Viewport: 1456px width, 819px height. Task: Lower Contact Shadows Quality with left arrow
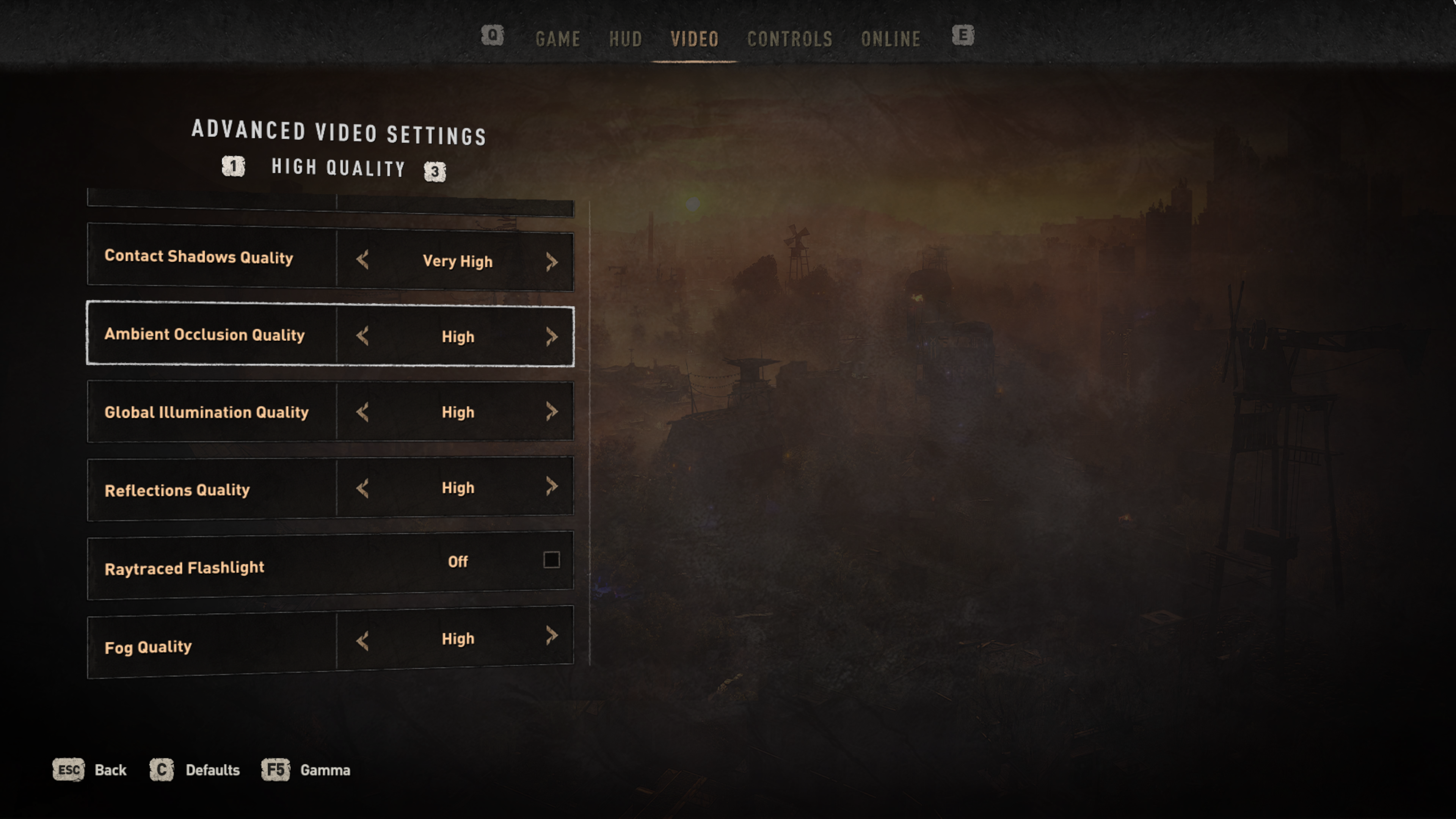(x=363, y=260)
